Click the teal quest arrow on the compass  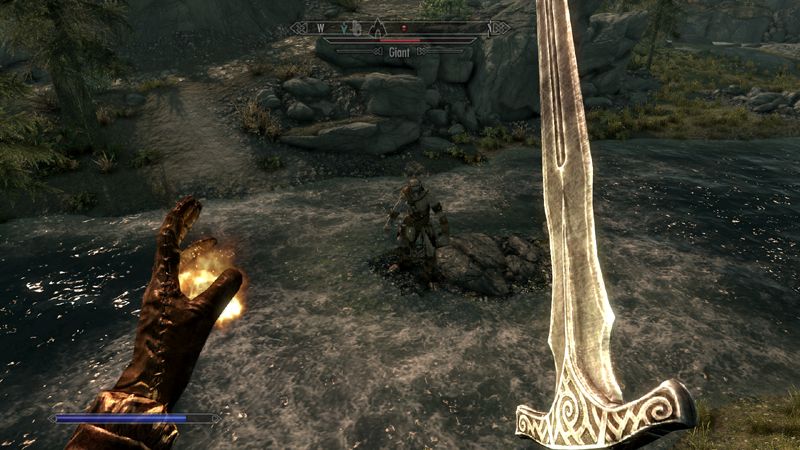[343, 29]
